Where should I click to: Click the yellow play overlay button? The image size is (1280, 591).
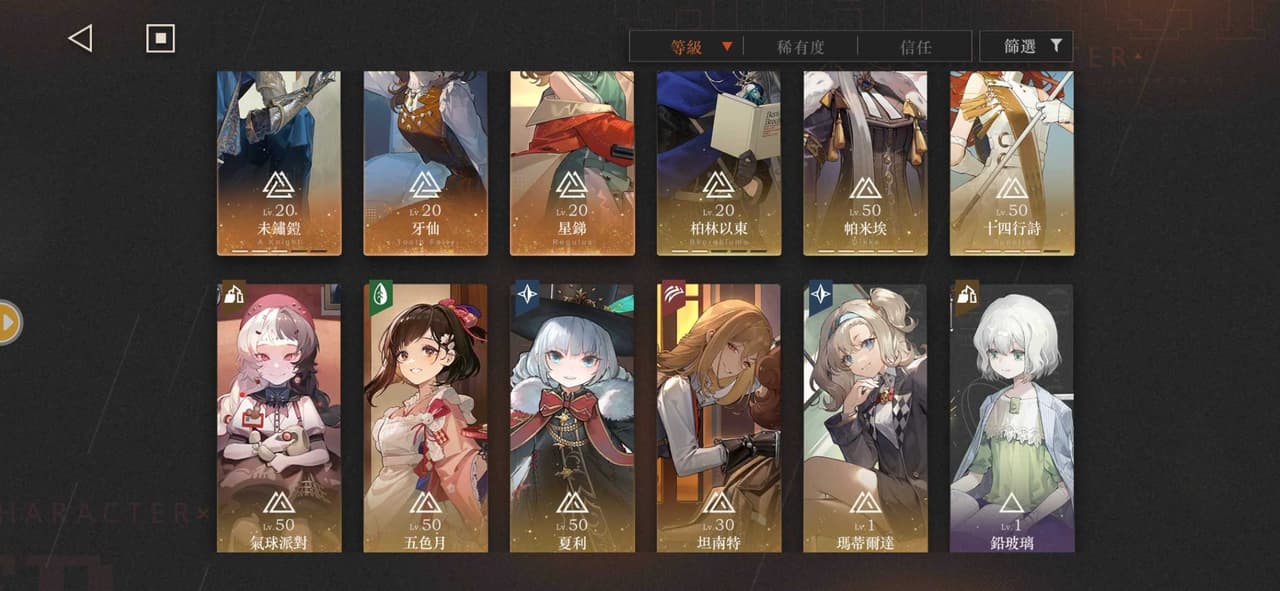8,323
